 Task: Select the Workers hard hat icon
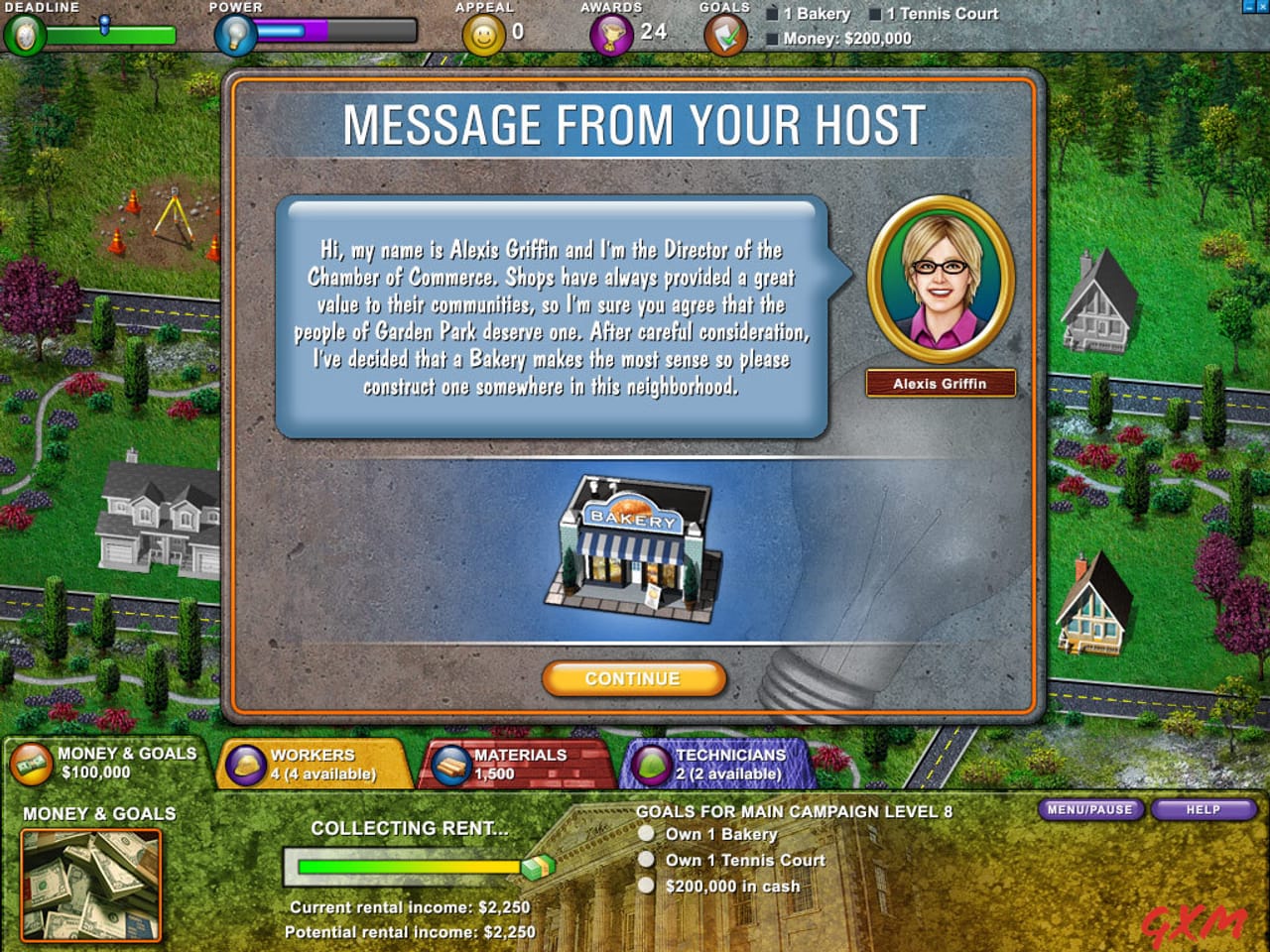244,764
